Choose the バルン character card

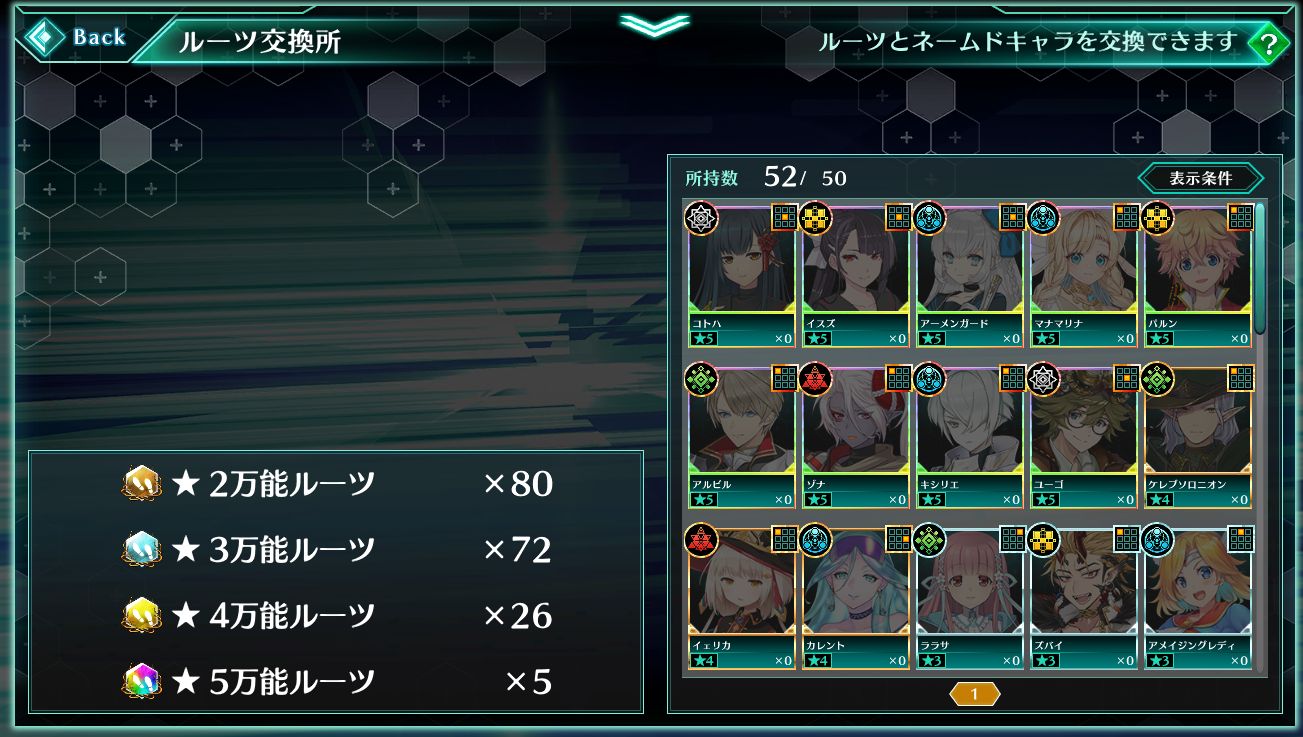[x=1197, y=275]
